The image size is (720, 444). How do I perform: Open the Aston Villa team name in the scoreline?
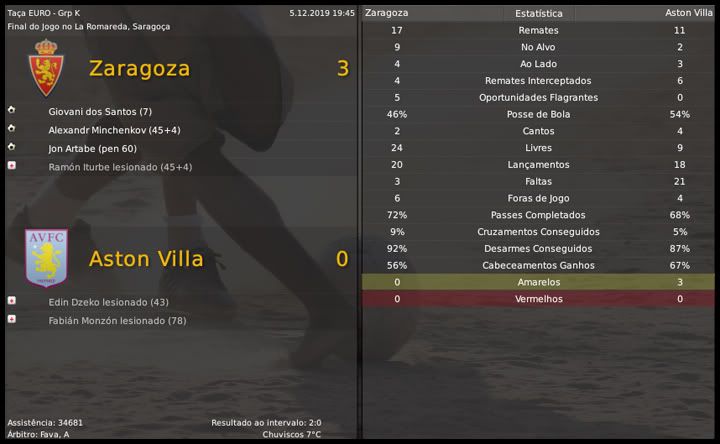click(x=146, y=259)
